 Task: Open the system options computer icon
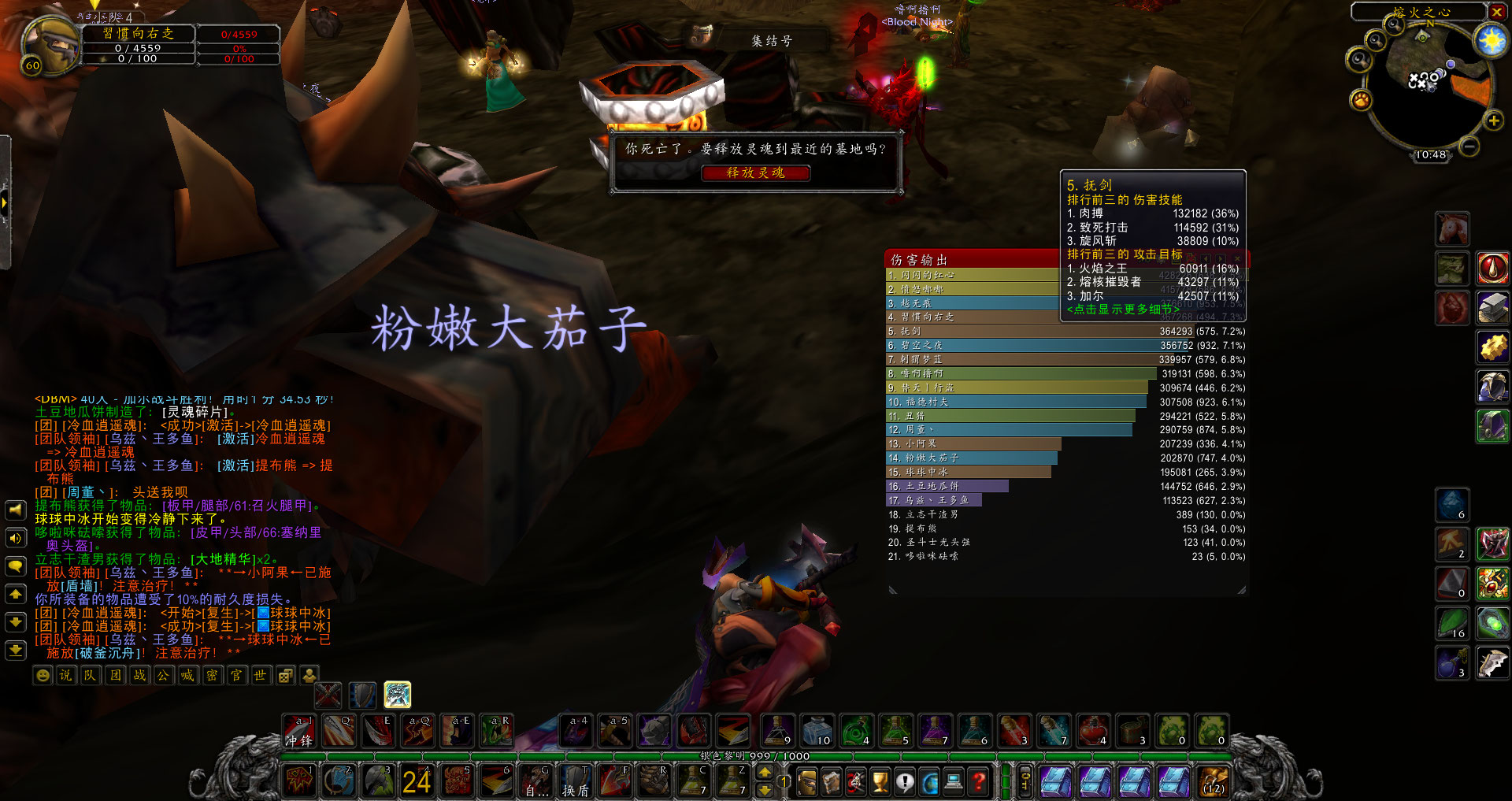click(x=954, y=781)
